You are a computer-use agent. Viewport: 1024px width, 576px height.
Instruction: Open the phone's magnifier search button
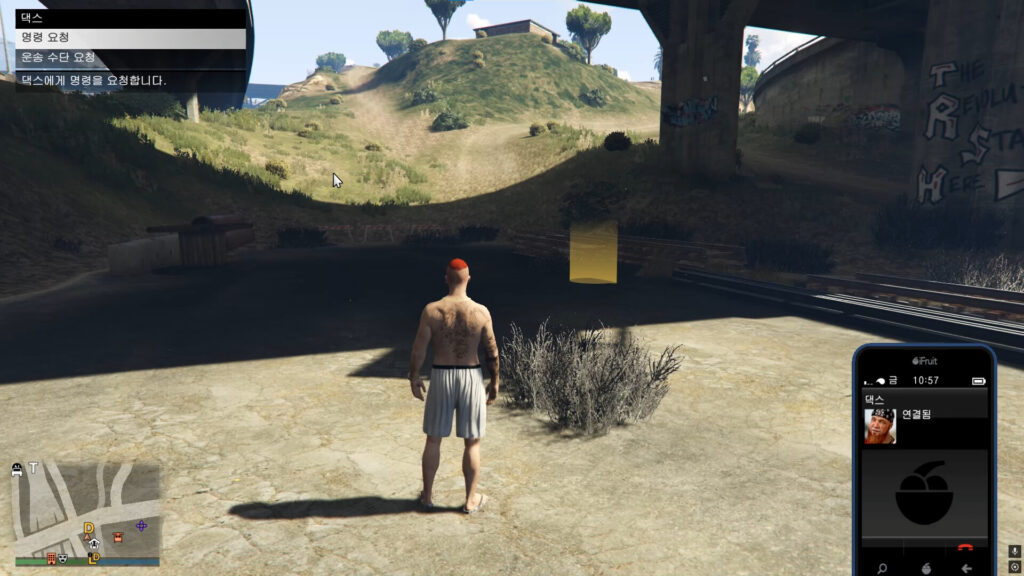point(882,568)
